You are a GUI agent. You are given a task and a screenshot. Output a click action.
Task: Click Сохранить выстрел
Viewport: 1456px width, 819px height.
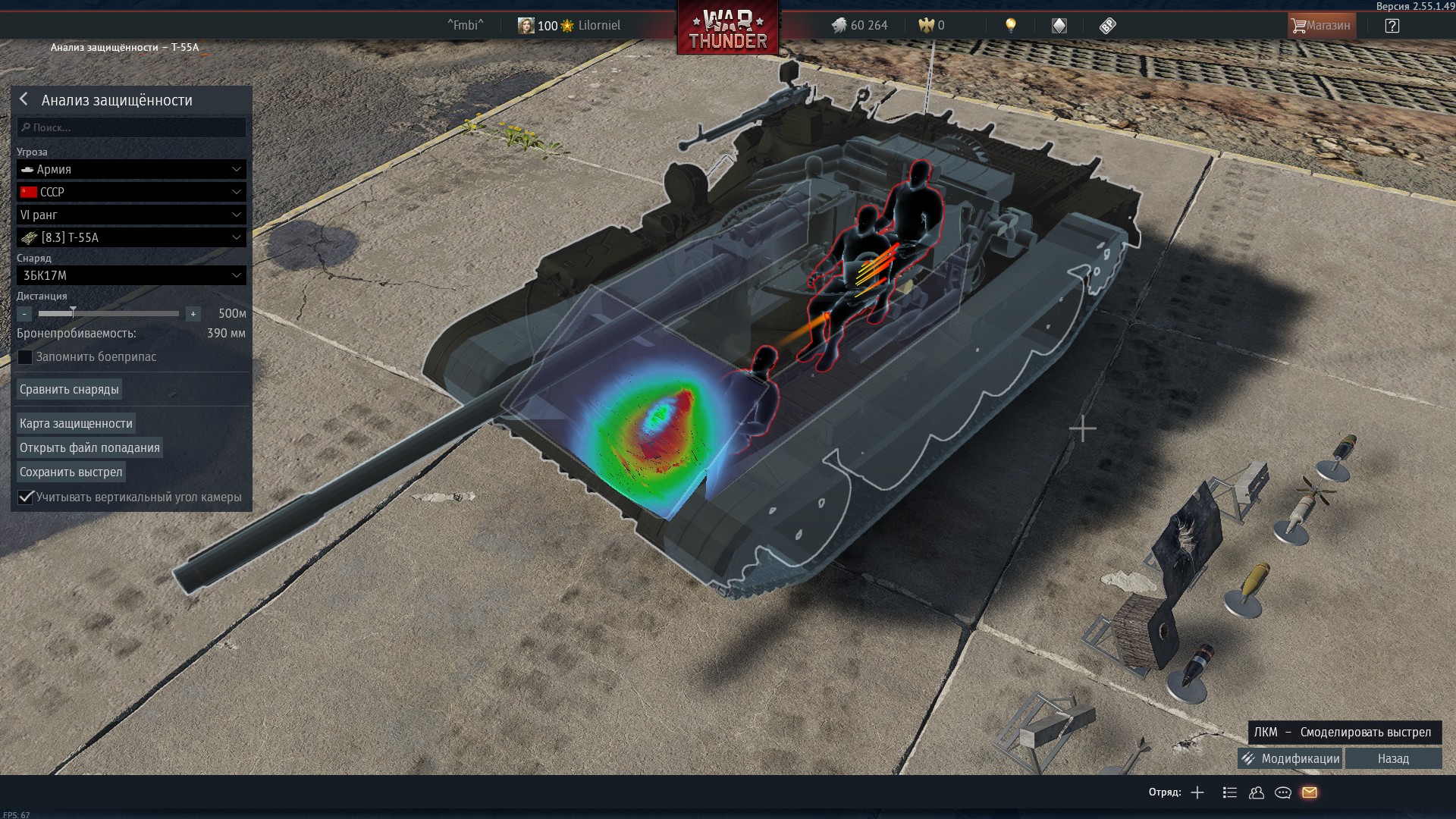click(x=71, y=472)
